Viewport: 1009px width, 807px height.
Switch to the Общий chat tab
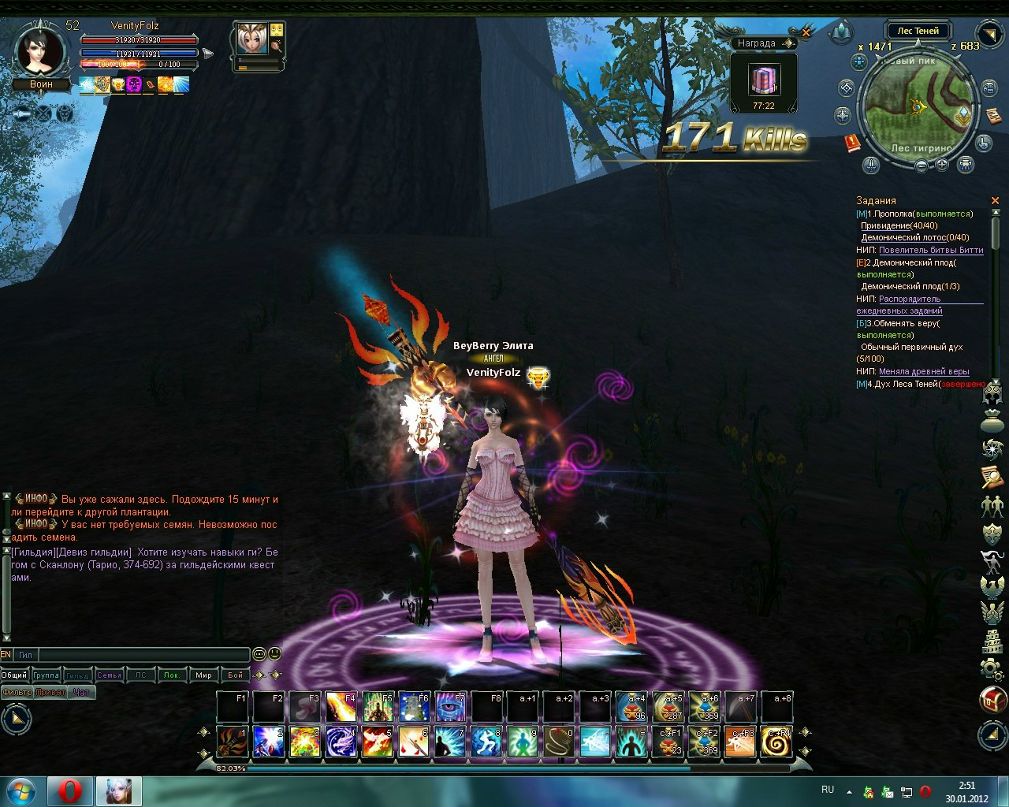(x=14, y=675)
